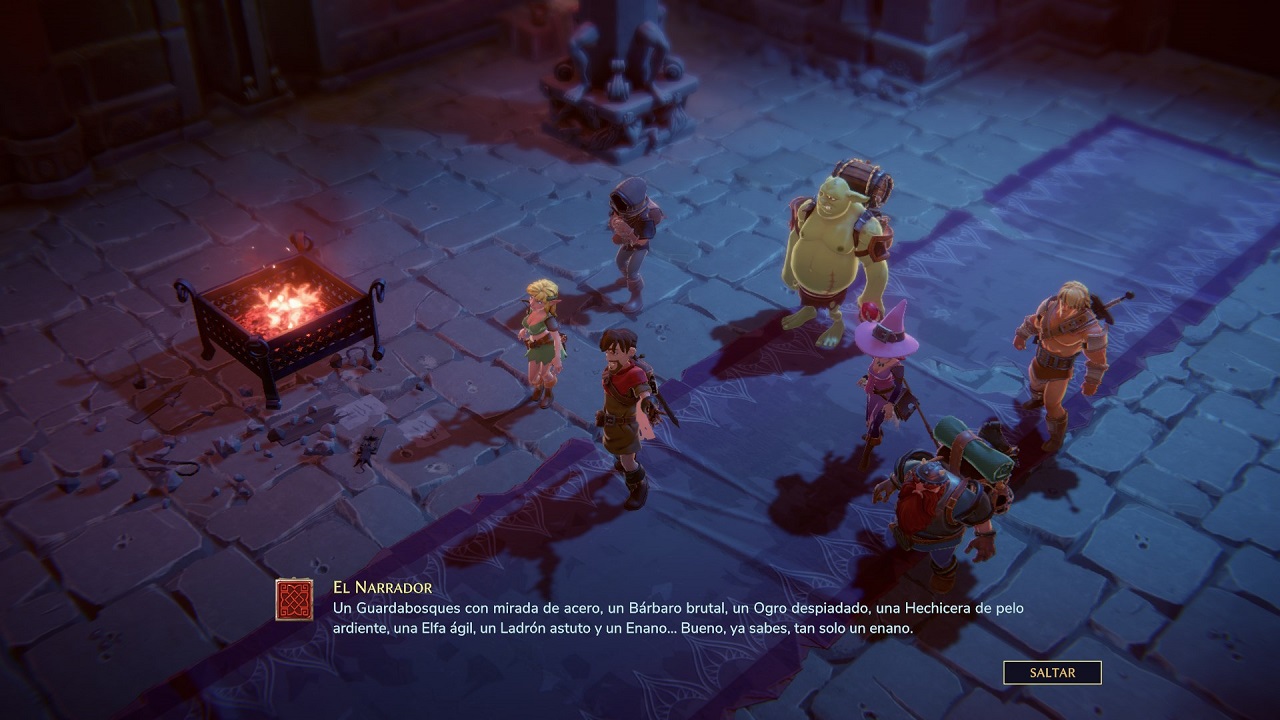Skip the cutscene with the Saltar button

1052,673
